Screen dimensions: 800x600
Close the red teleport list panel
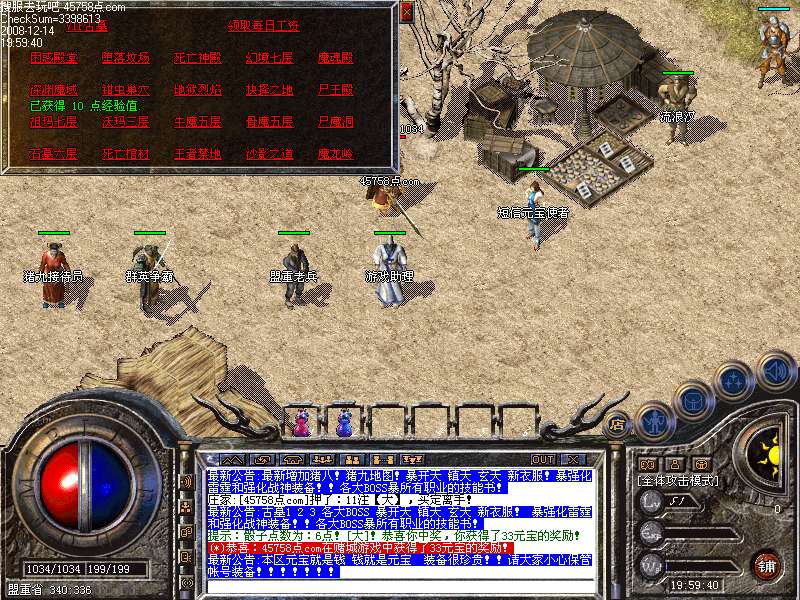click(405, 13)
